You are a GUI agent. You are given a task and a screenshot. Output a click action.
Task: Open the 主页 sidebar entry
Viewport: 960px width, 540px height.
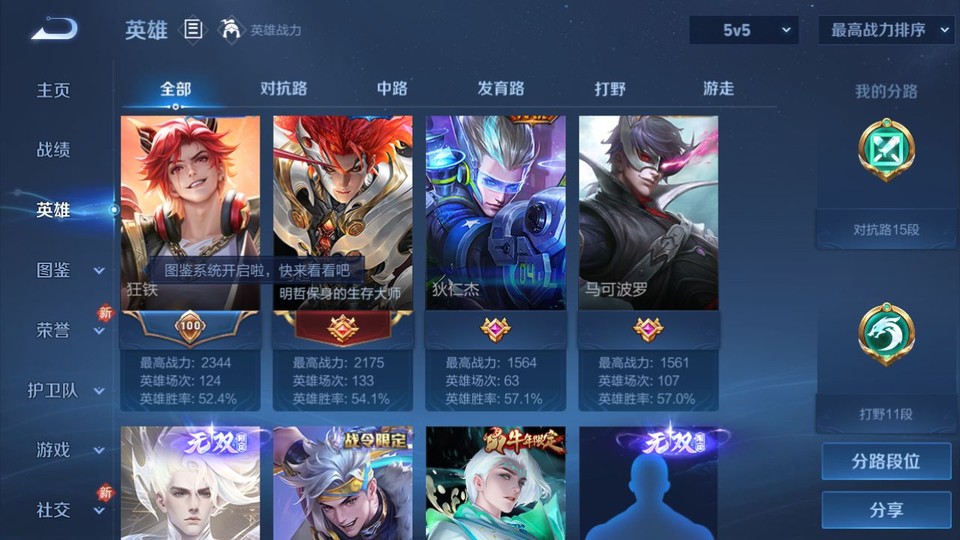pyautogui.click(x=54, y=90)
